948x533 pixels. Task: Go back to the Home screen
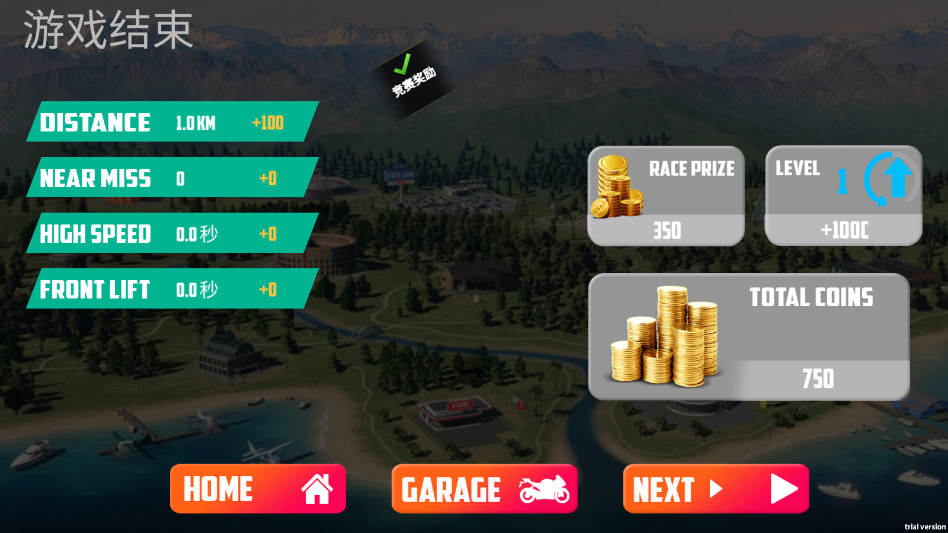tap(257, 489)
